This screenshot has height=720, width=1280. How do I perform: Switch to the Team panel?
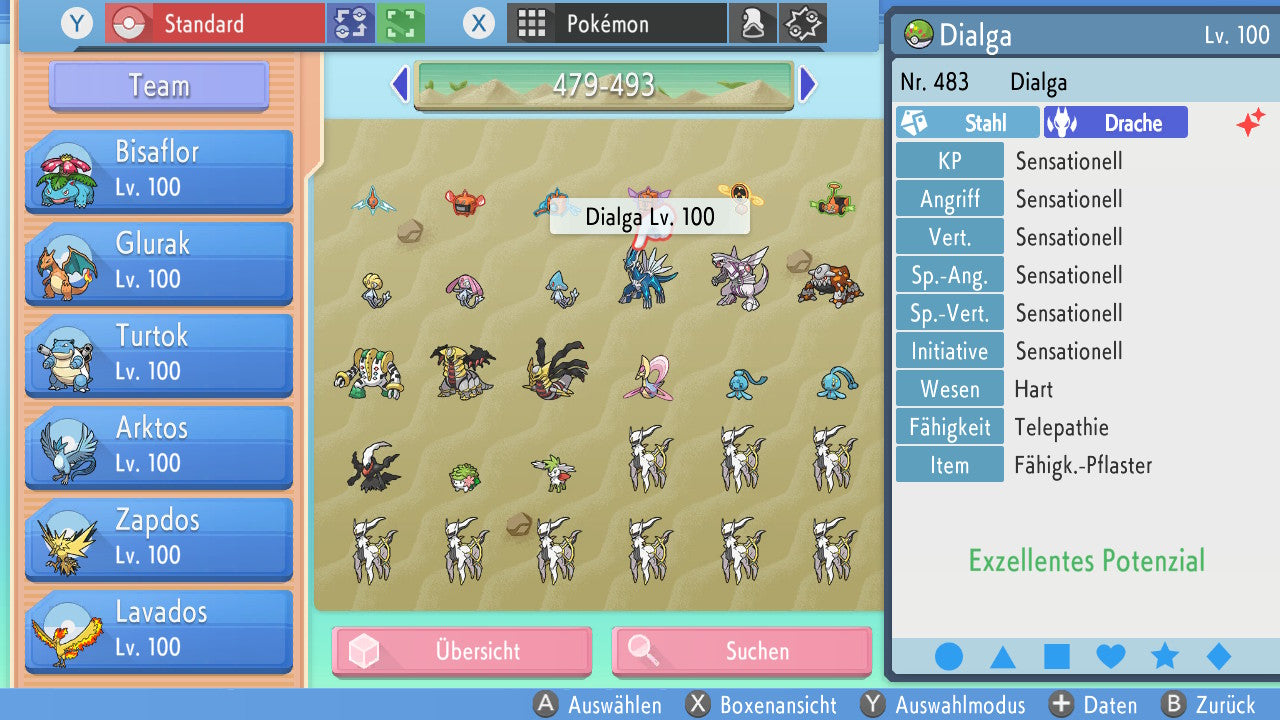tap(157, 86)
